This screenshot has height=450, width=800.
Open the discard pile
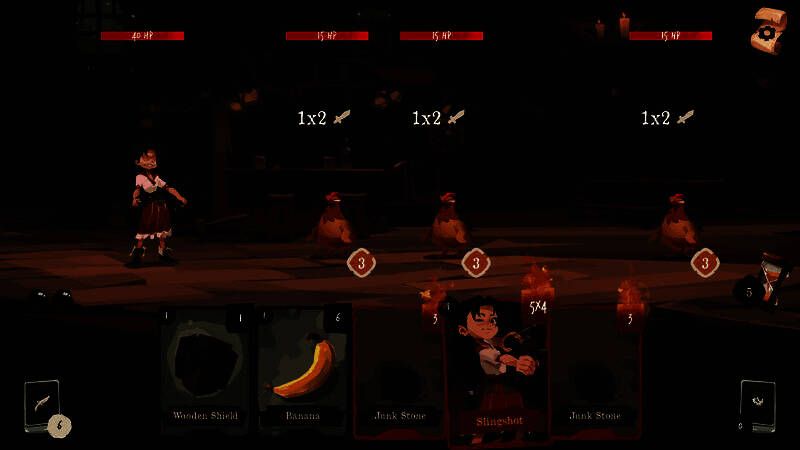(x=756, y=405)
